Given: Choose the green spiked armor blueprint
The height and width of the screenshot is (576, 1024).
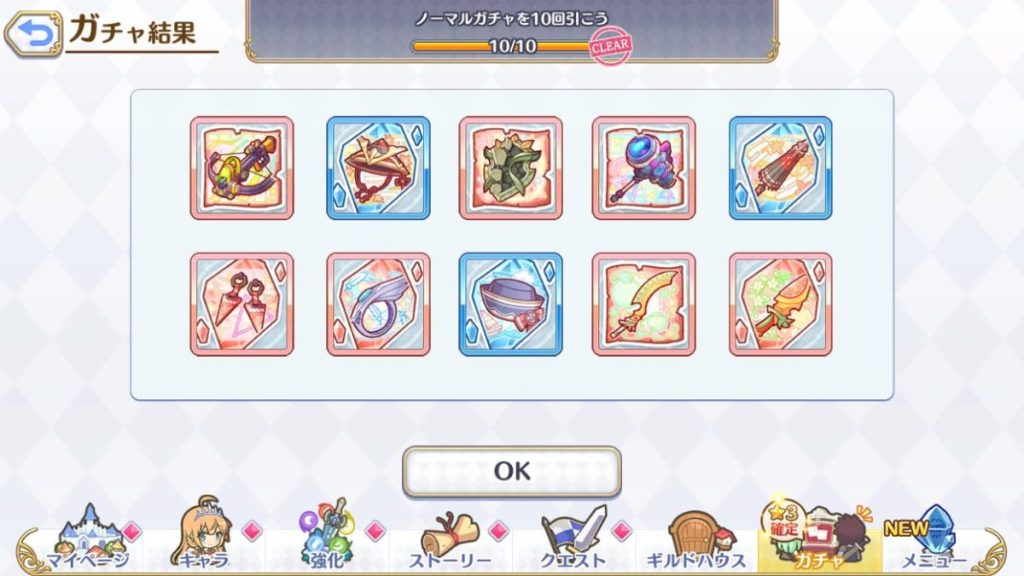Looking at the screenshot, I should point(511,168).
